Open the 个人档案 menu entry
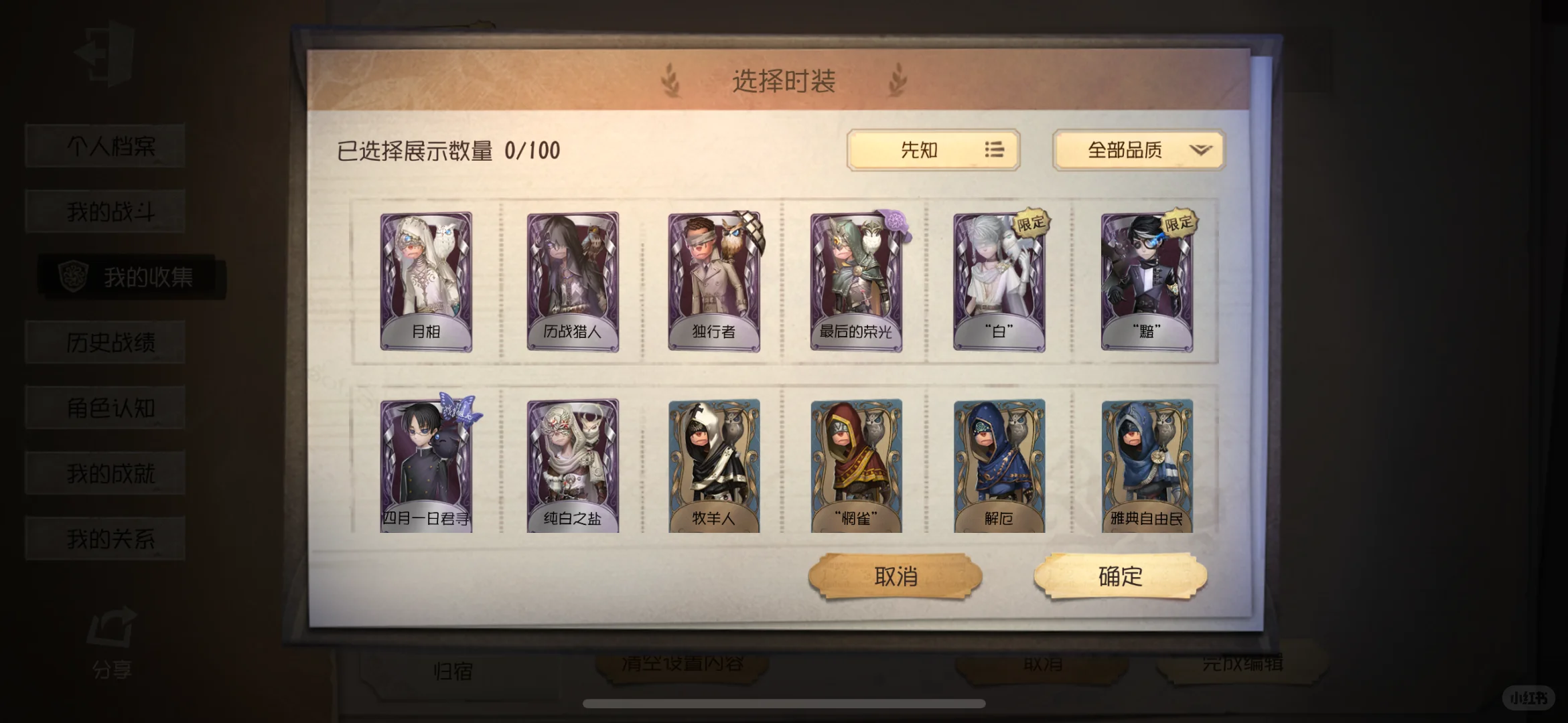Screen dimensions: 1568x723 click(x=104, y=145)
